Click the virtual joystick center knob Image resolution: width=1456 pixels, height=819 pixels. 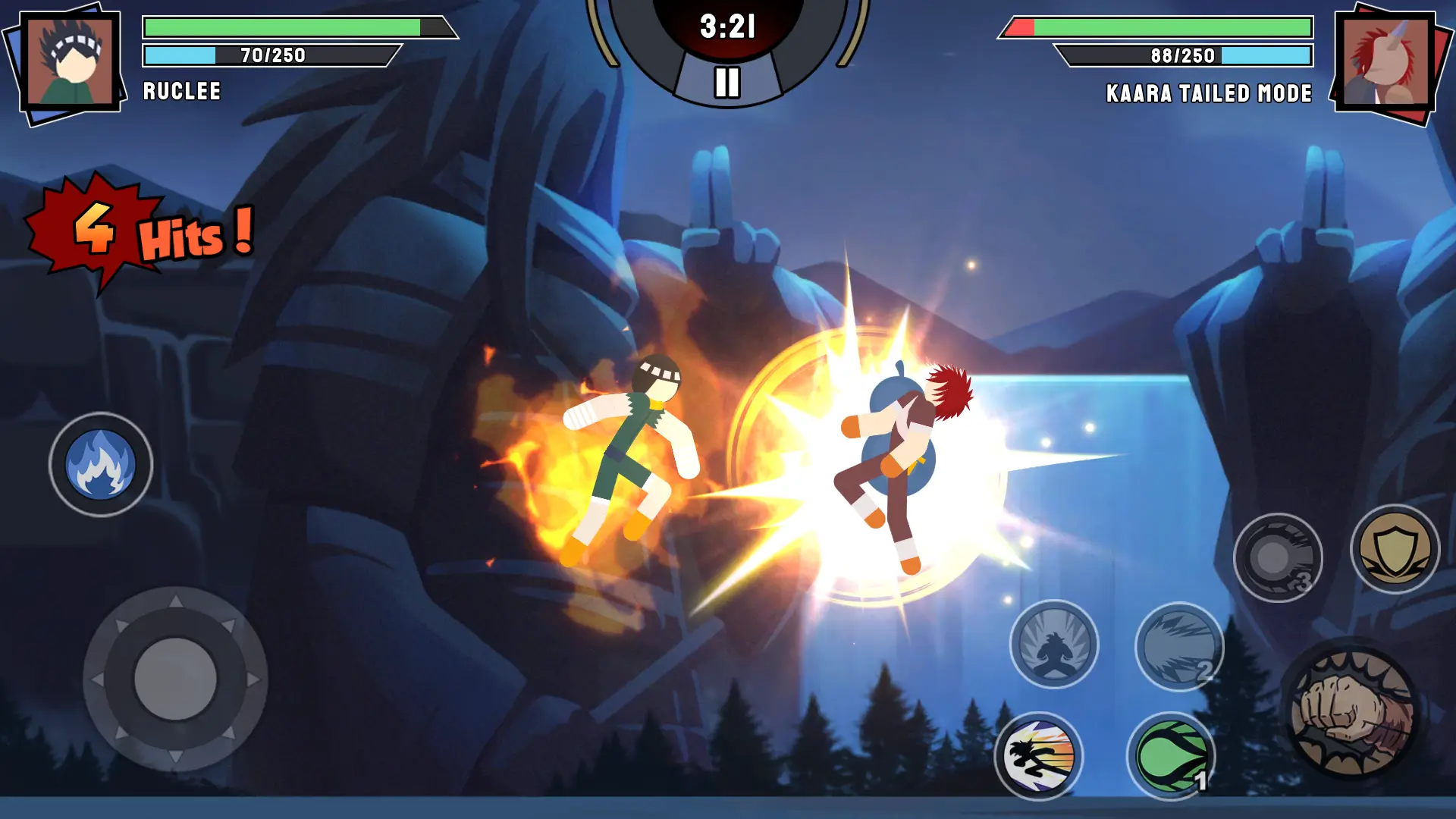(175, 679)
